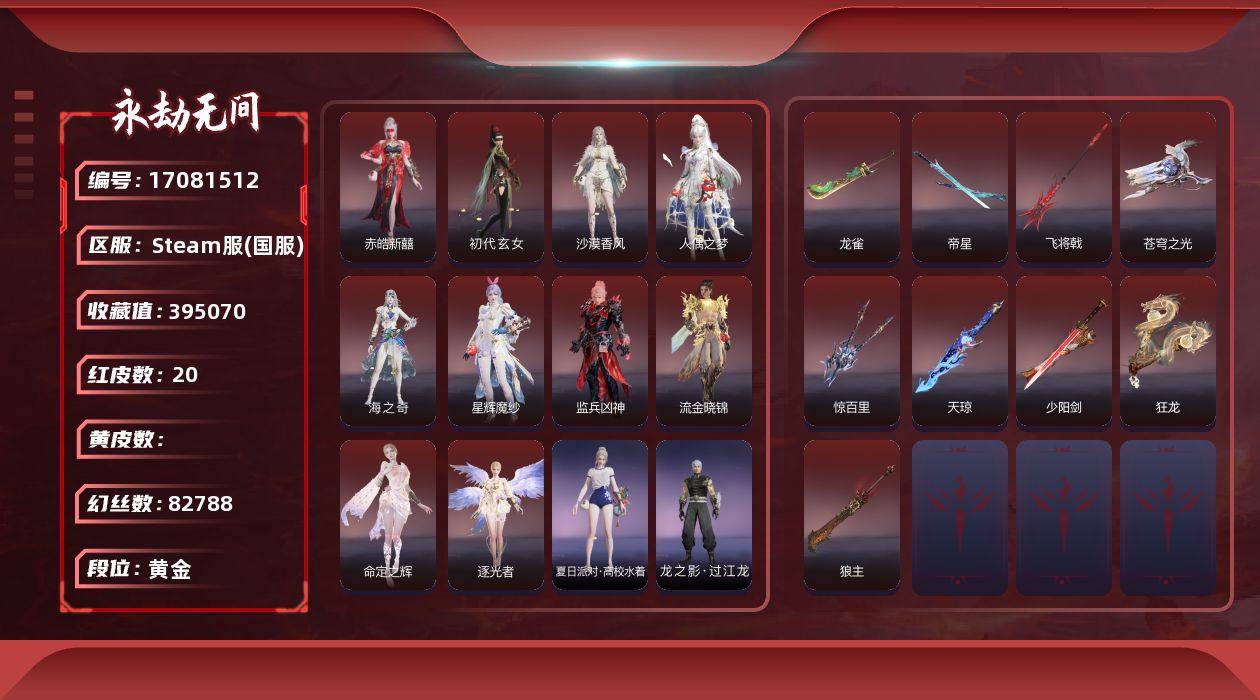The image size is (1260, 700).
Task: Select the 命定之辉 skin card
Action: (x=388, y=515)
